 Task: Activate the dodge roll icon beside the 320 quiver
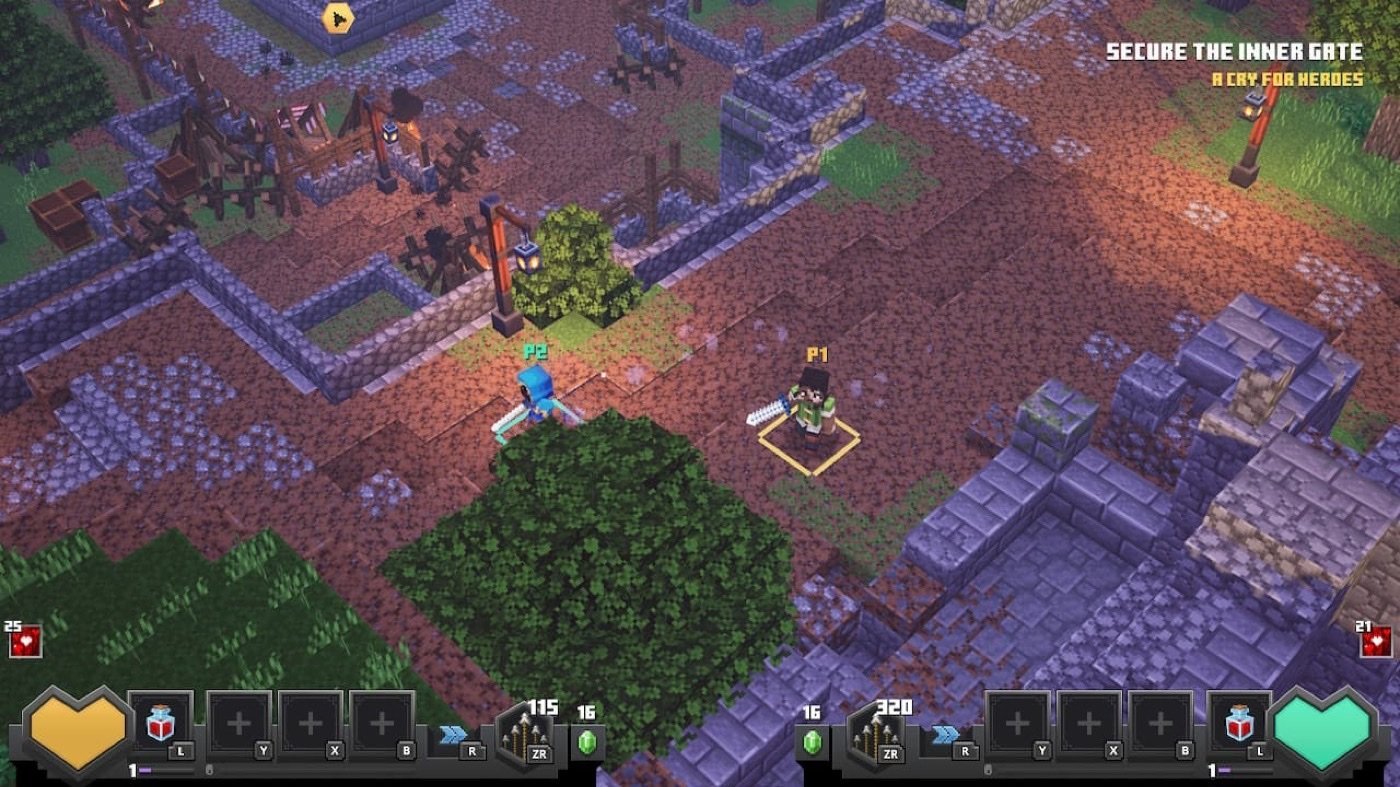946,735
